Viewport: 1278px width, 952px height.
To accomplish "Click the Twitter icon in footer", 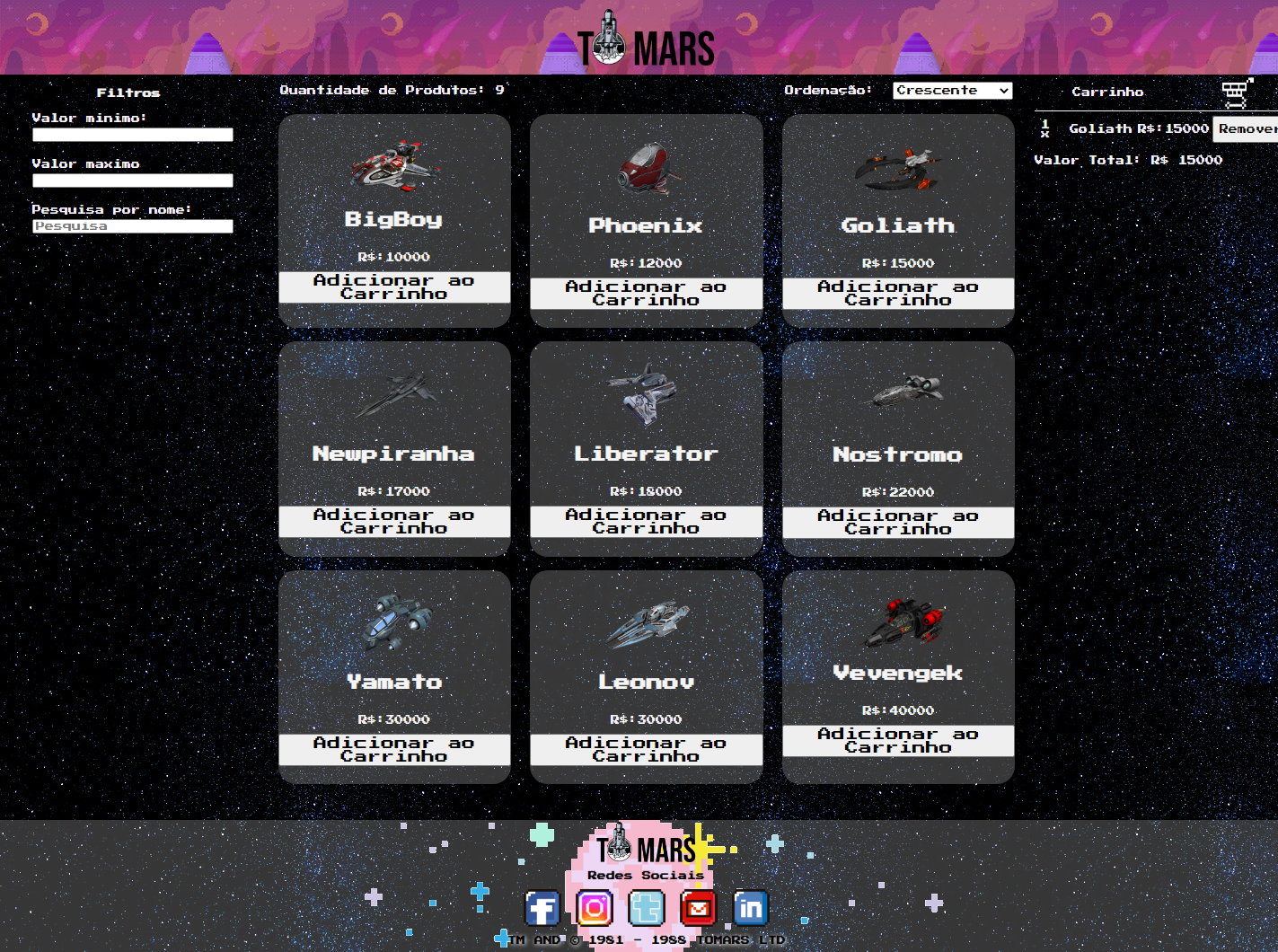I will click(x=646, y=909).
